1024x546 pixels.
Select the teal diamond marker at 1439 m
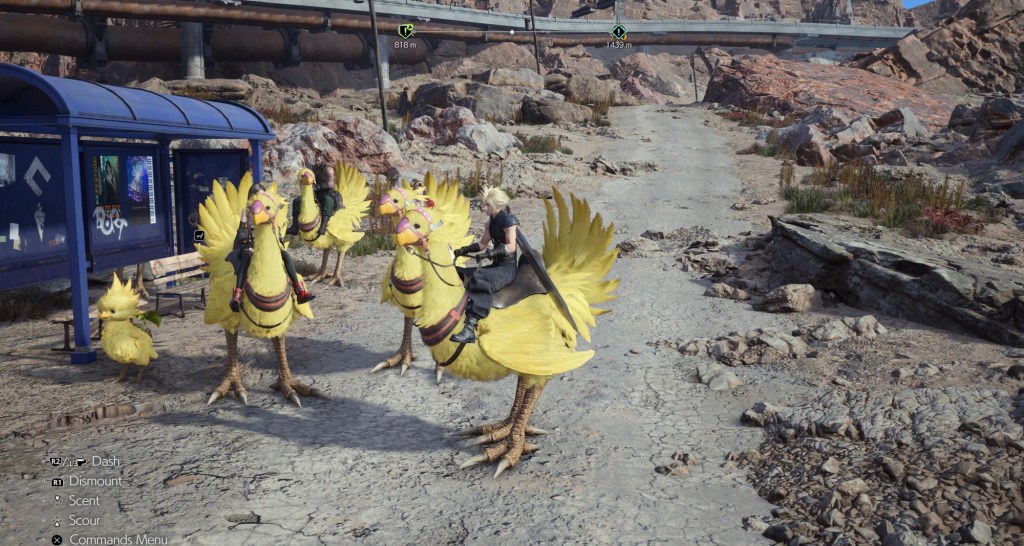618,32
